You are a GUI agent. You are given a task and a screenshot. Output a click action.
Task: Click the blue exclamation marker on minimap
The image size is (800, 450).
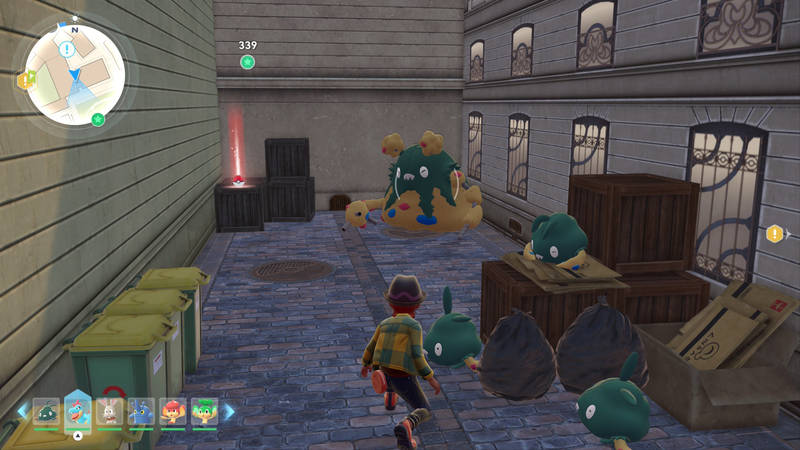[x=67, y=48]
